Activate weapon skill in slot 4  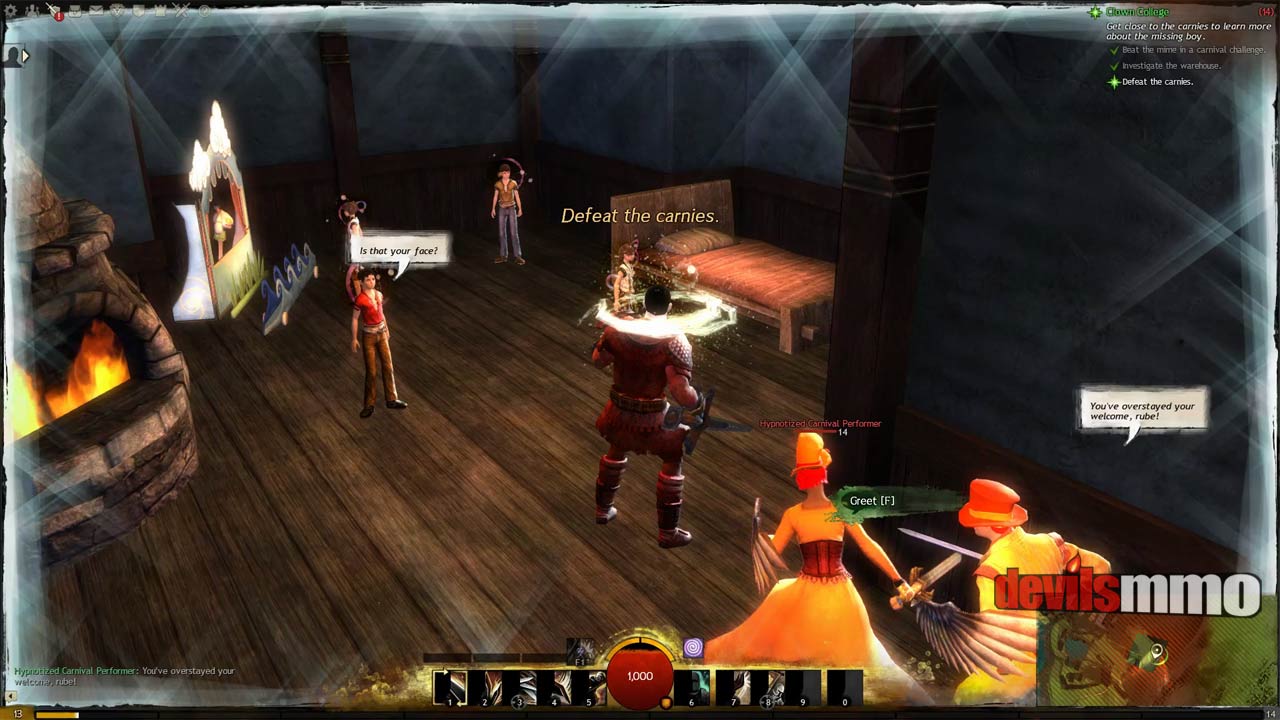pos(554,688)
